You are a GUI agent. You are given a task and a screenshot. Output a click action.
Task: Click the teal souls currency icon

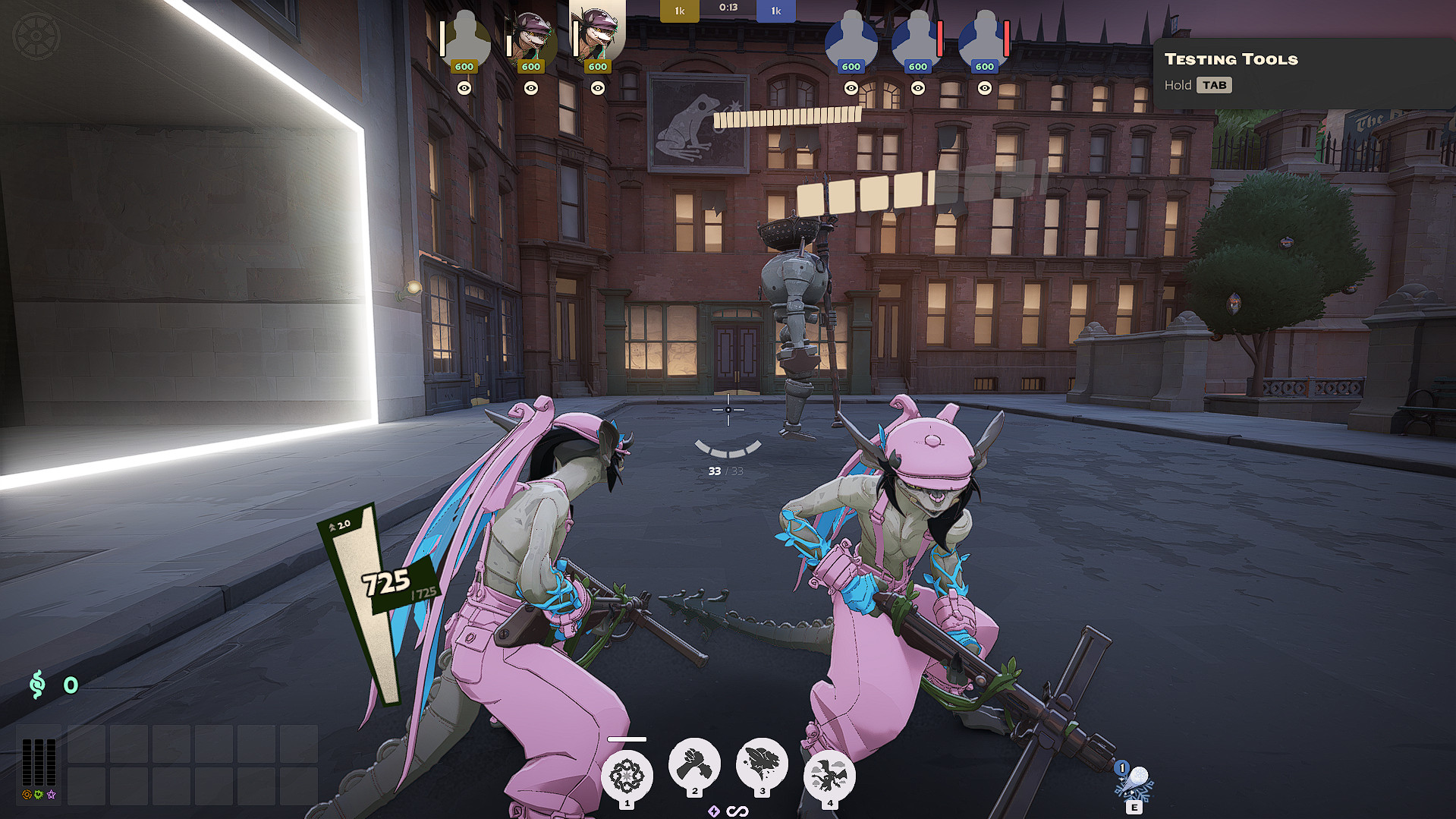pyautogui.click(x=37, y=685)
